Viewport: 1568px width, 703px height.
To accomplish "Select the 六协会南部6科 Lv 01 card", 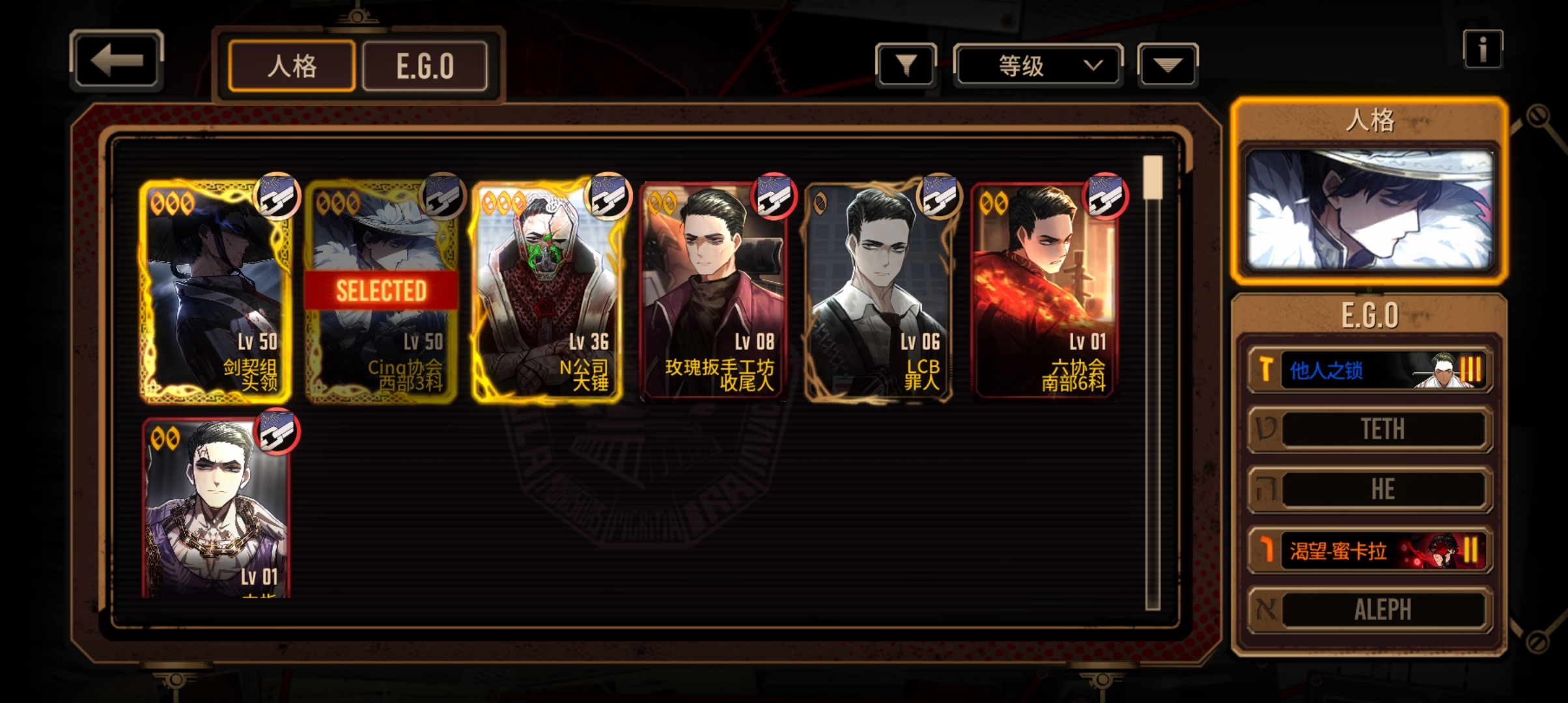I will pos(1044,291).
